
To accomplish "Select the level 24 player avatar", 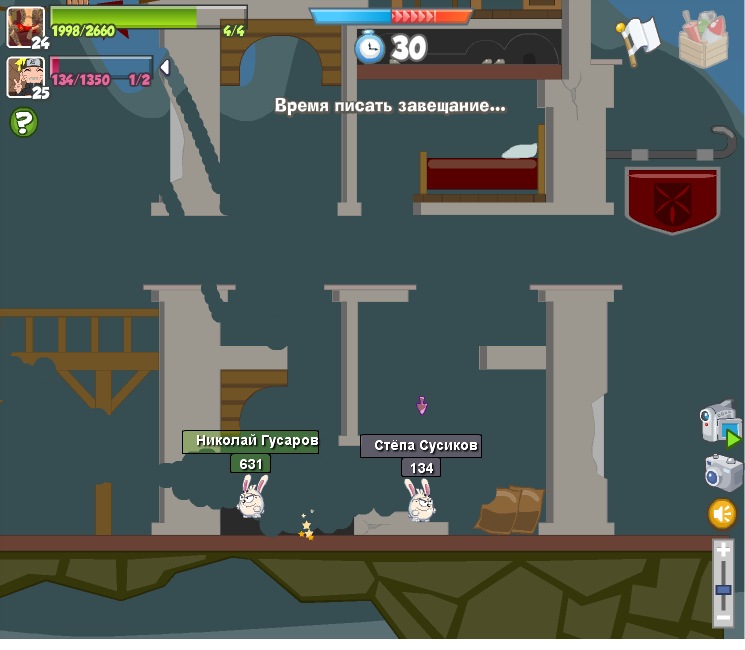I will click(25, 26).
